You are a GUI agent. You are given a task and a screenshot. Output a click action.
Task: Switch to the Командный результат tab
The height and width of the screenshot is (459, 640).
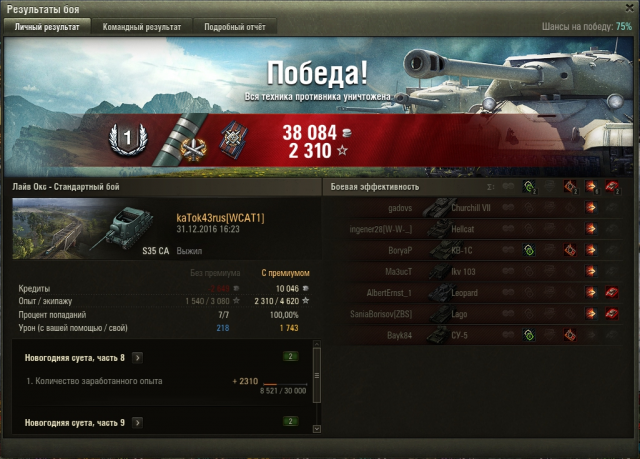point(141,28)
